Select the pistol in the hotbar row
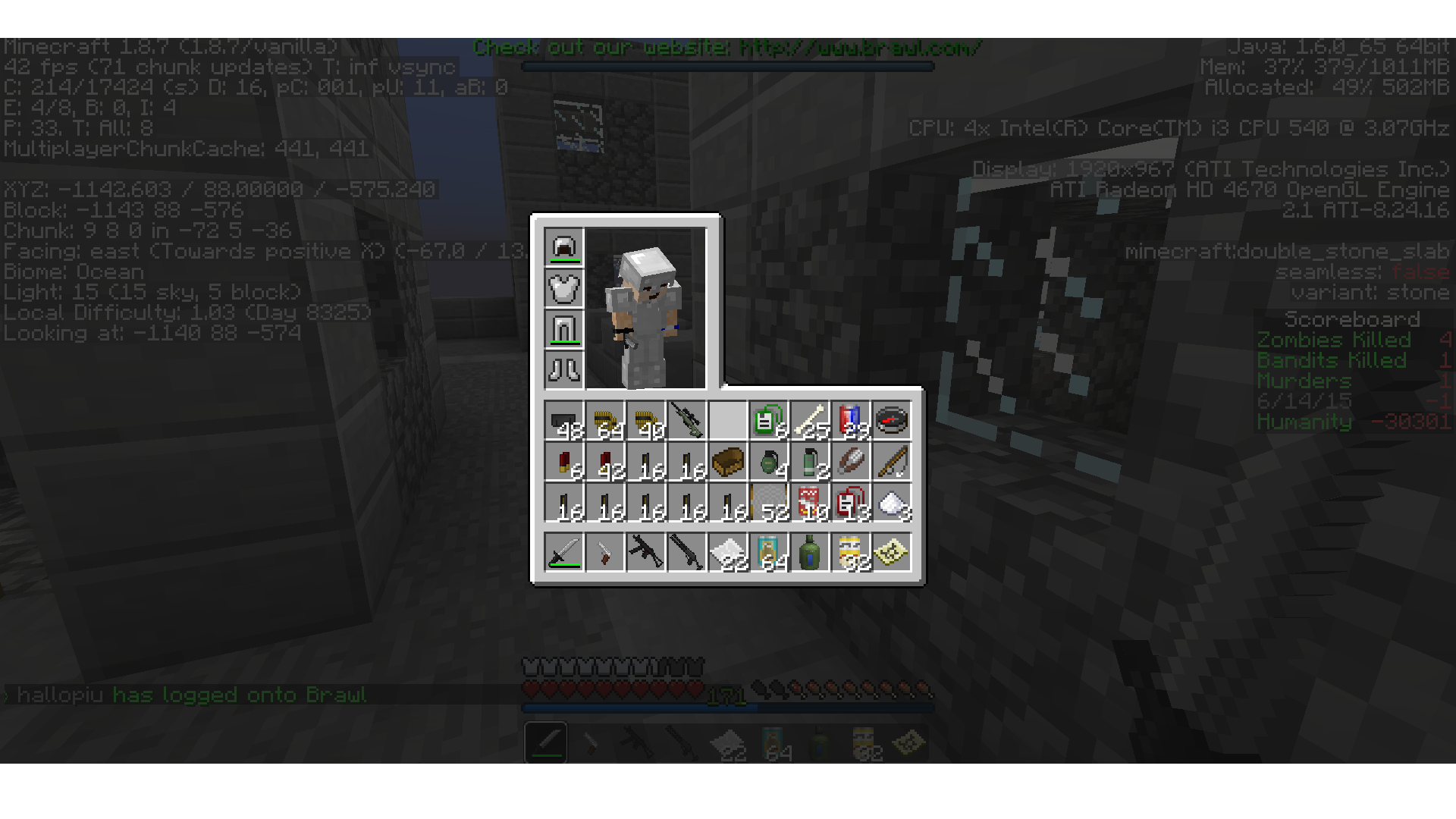 pyautogui.click(x=604, y=551)
